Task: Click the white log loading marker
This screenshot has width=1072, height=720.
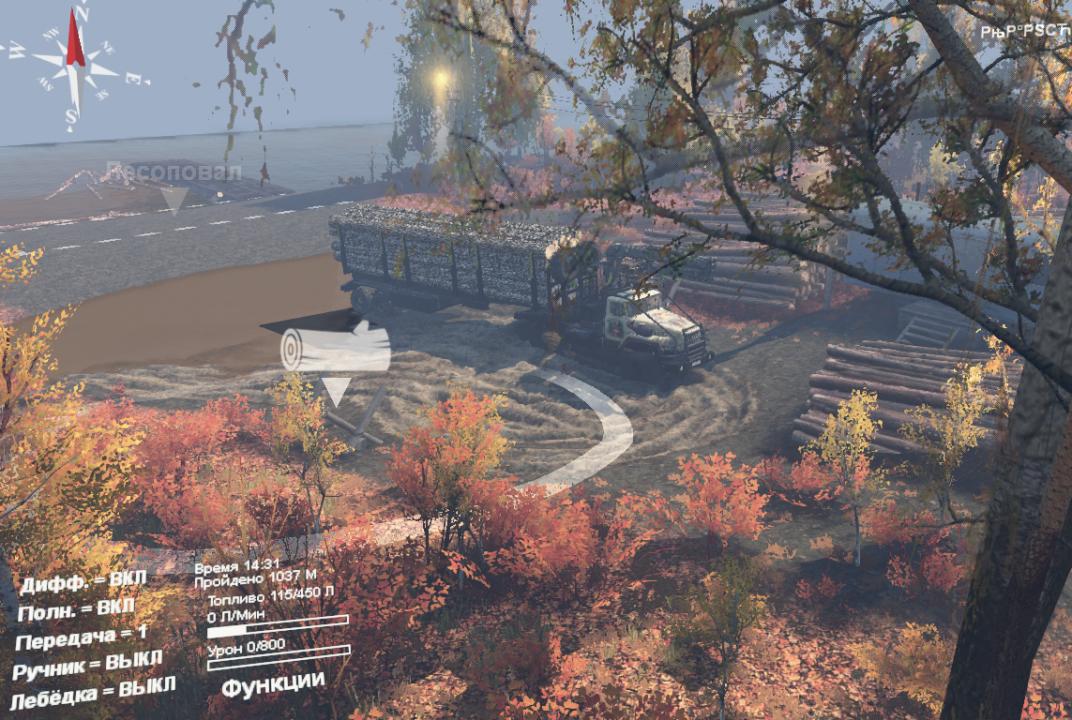Action: coord(335,351)
